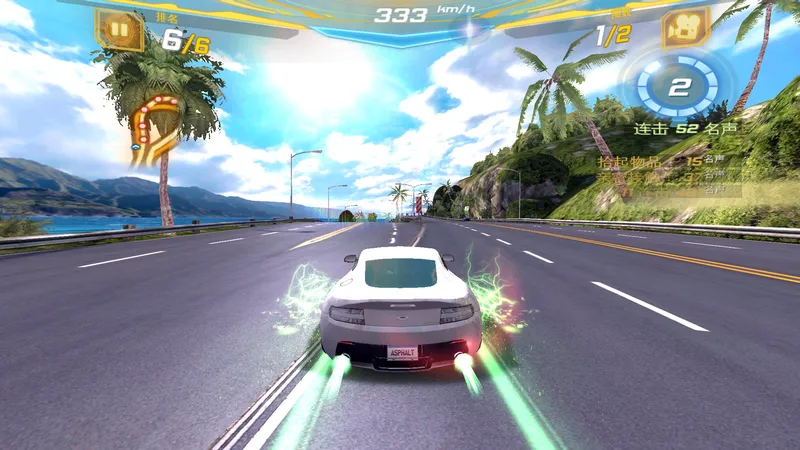Switch camera view using the camera icon

tap(685, 29)
